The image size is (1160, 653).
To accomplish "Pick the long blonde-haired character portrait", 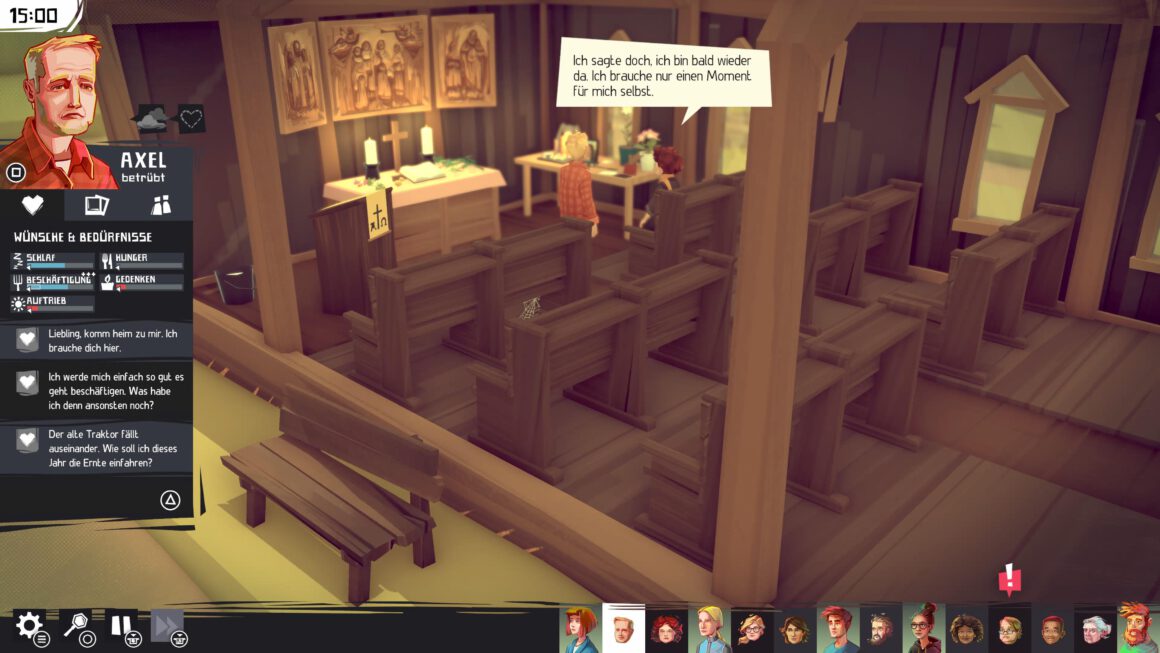I will [709, 630].
